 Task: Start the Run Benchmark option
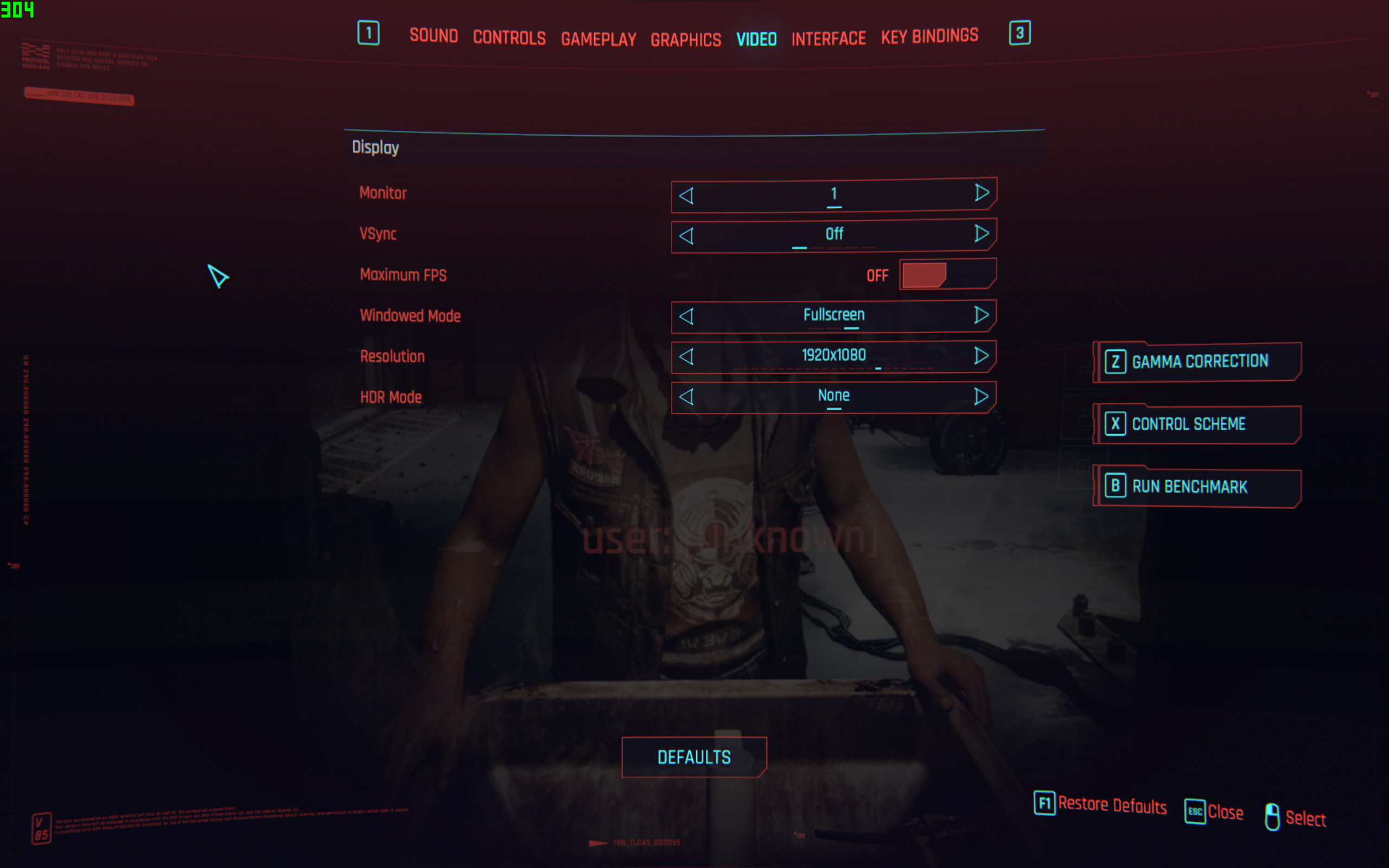point(1199,487)
